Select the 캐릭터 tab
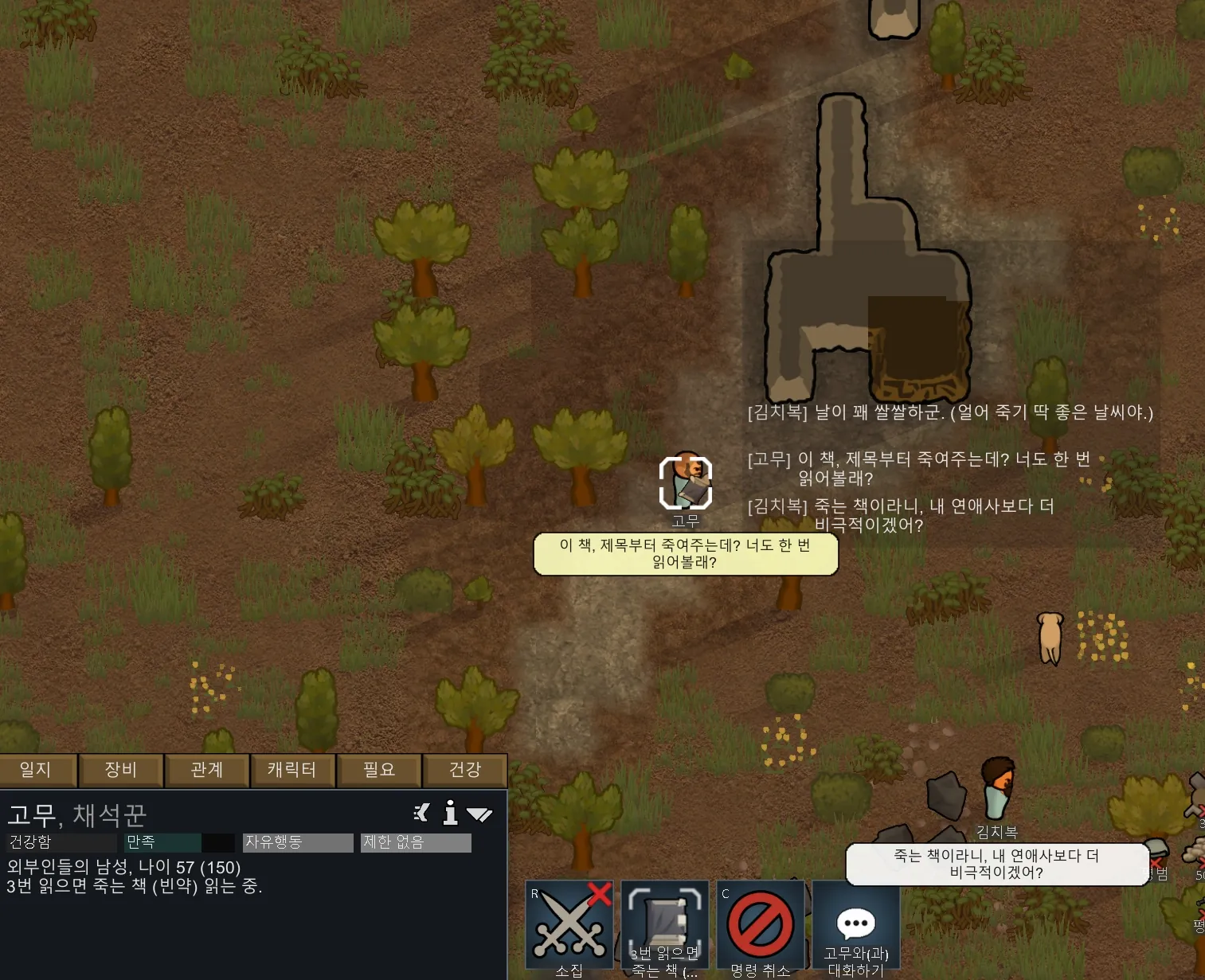The height and width of the screenshot is (980, 1205). pyautogui.click(x=292, y=770)
